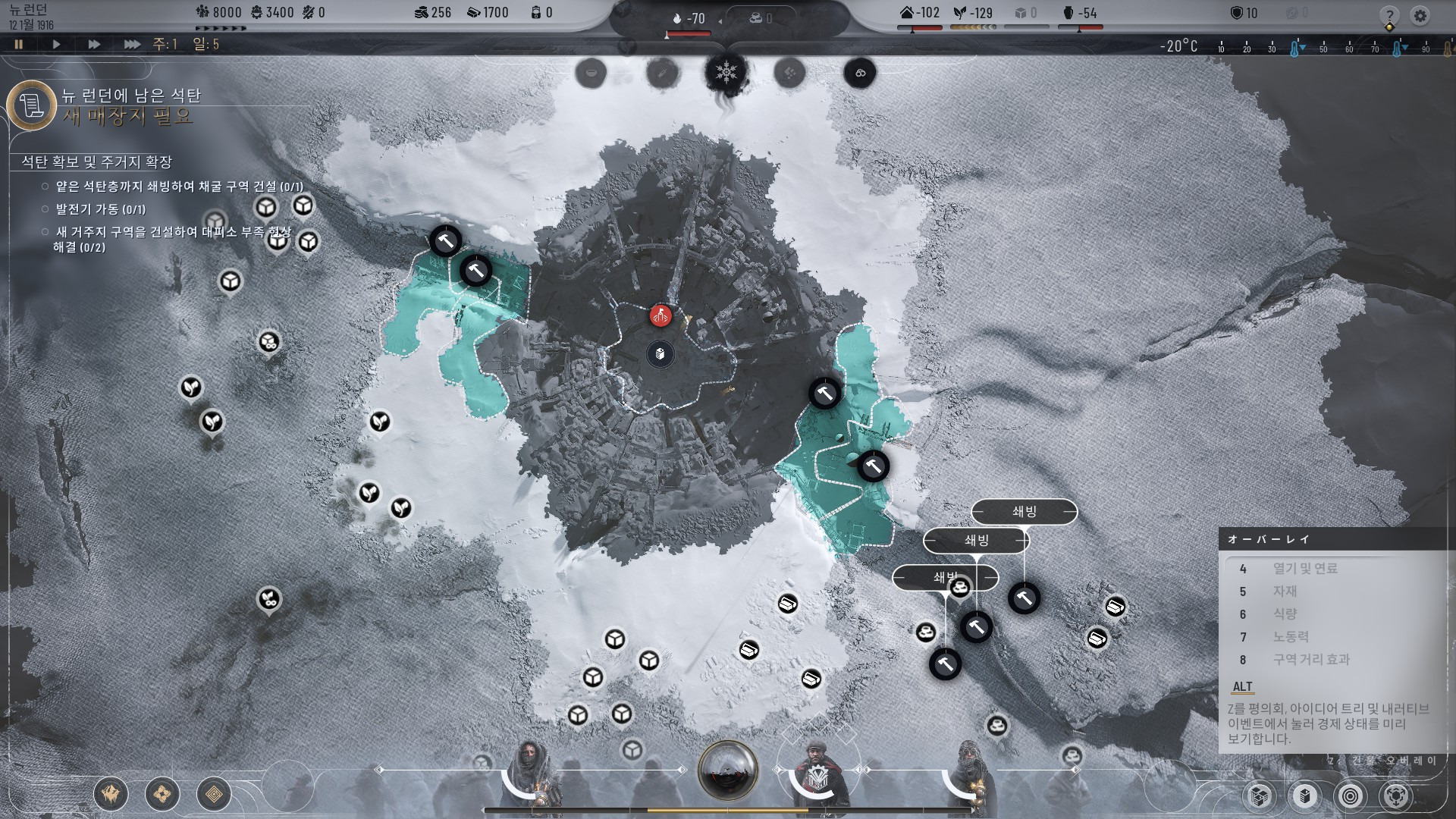
Task: Open the settings gear menu
Action: coord(1420,16)
